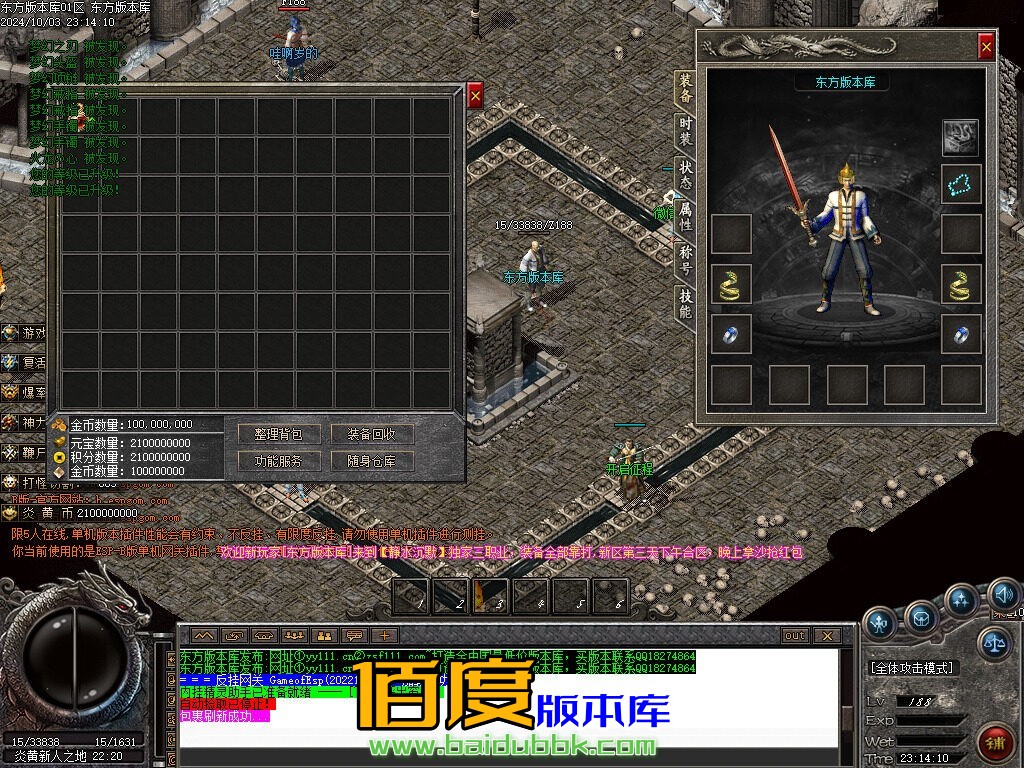Show the 称号 titles tab

tap(685, 259)
